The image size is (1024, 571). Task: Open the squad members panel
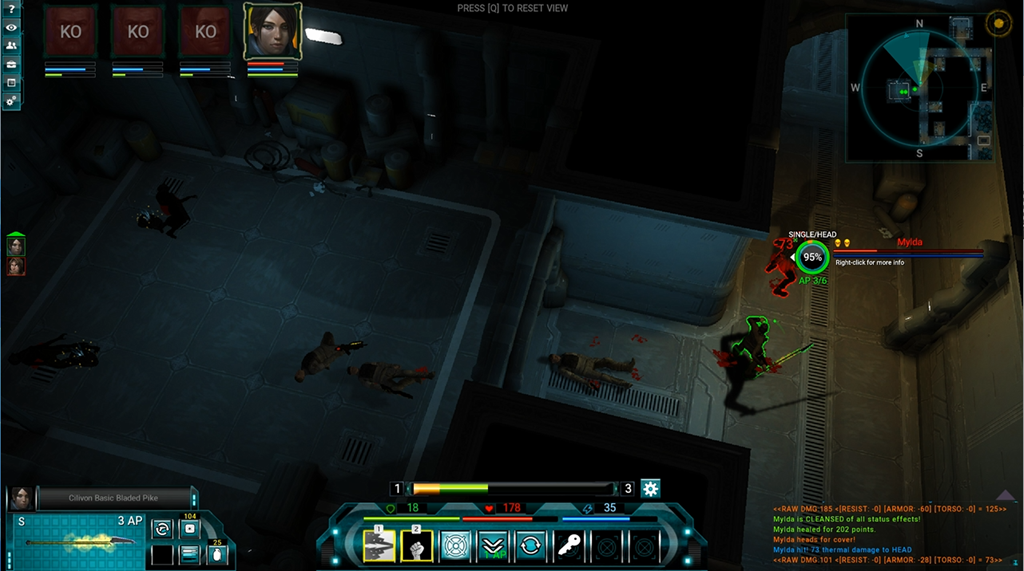11,45
